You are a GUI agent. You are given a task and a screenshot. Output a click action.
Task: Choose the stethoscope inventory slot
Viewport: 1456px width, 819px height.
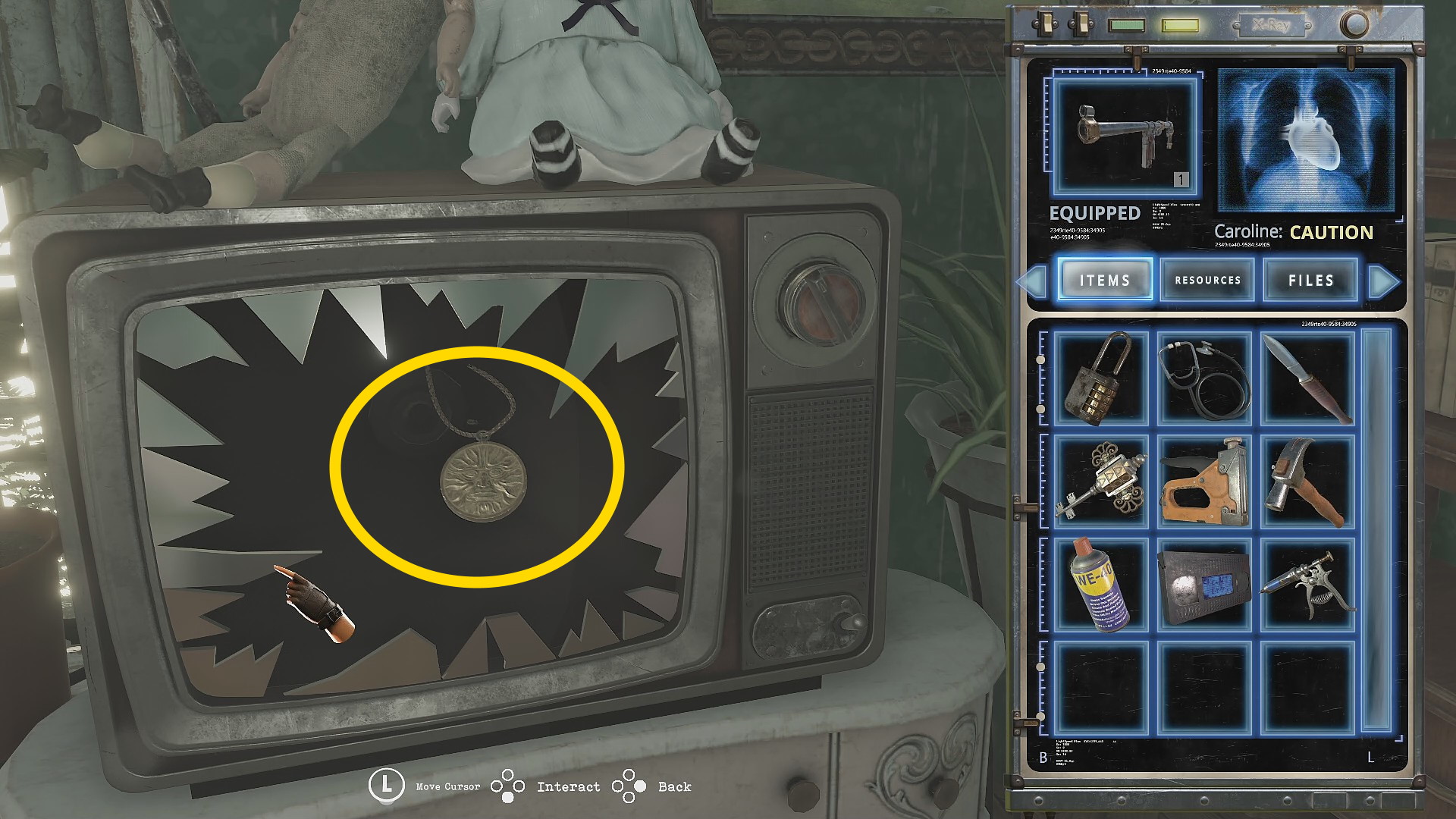click(x=1204, y=378)
